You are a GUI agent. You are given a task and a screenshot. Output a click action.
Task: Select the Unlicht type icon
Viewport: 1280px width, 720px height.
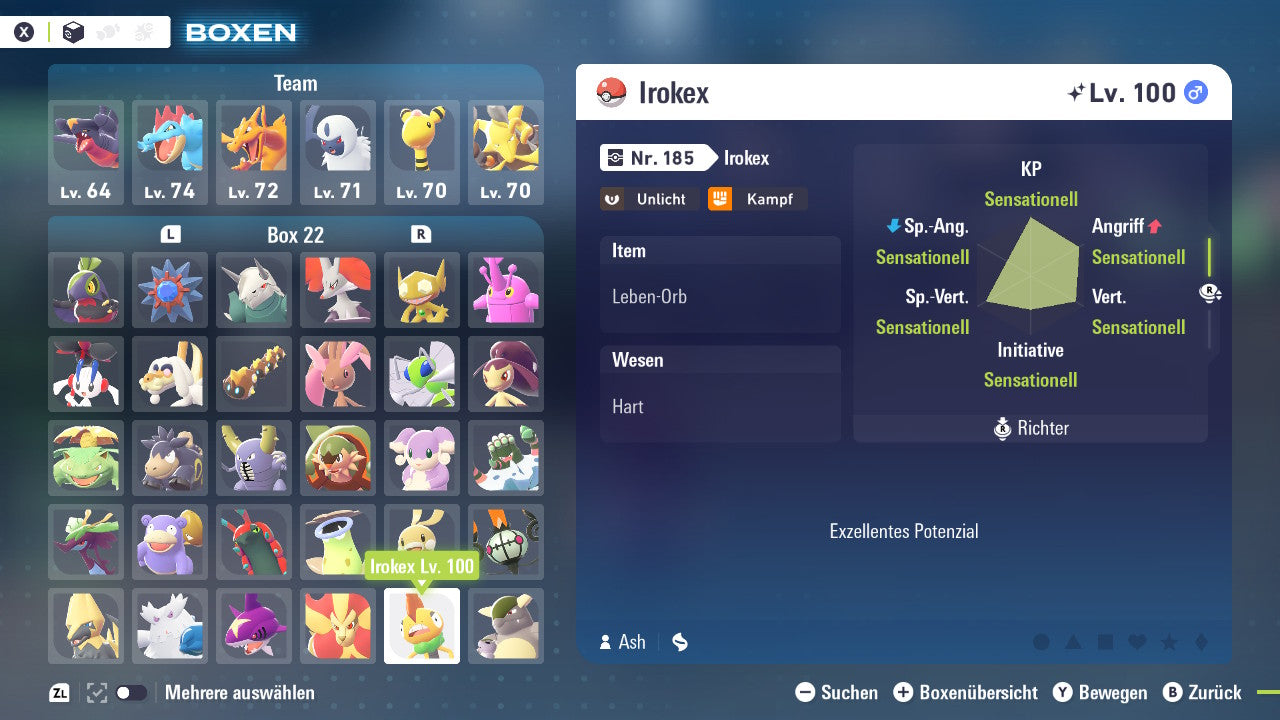[649, 199]
